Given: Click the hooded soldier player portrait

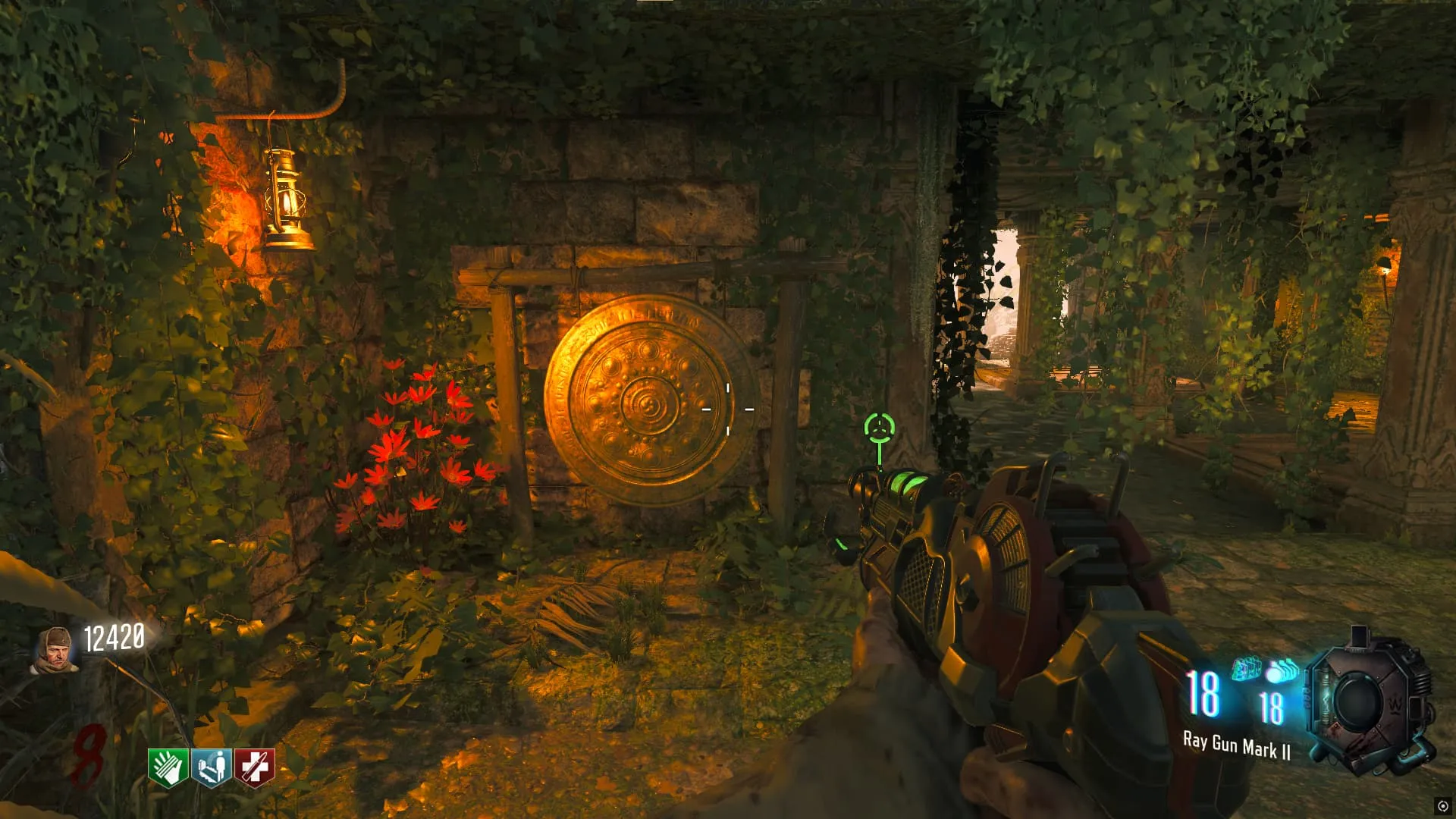Looking at the screenshot, I should point(55,651).
